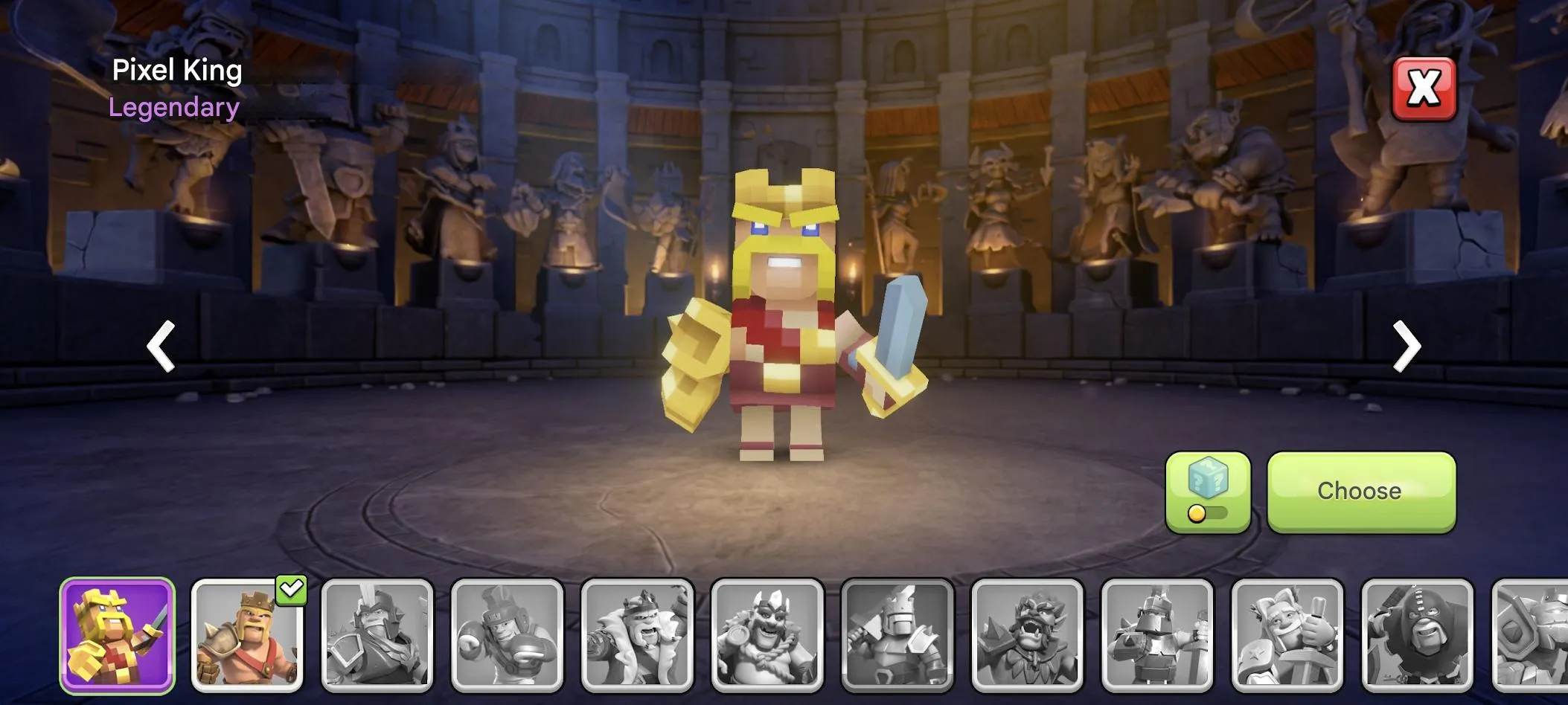Click the green checkmark on Barbarian King

point(293,590)
